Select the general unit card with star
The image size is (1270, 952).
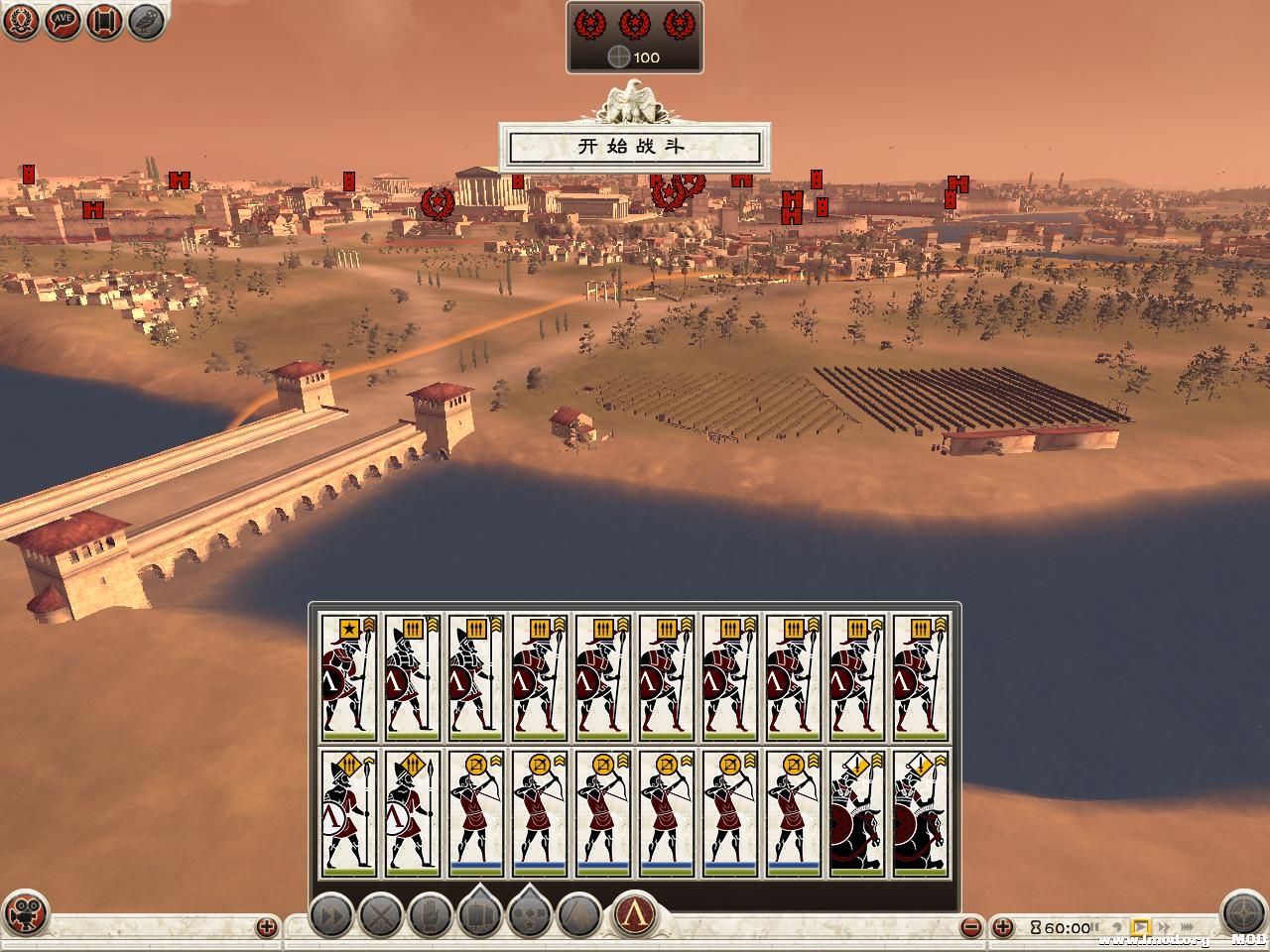click(348, 677)
